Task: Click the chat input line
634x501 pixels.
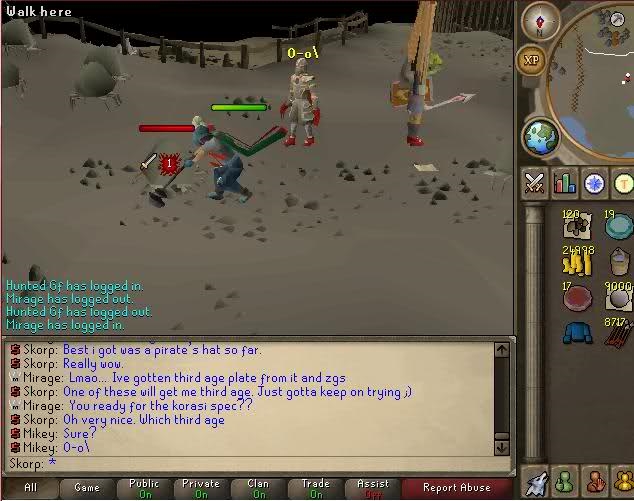Action: pyautogui.click(x=250, y=464)
